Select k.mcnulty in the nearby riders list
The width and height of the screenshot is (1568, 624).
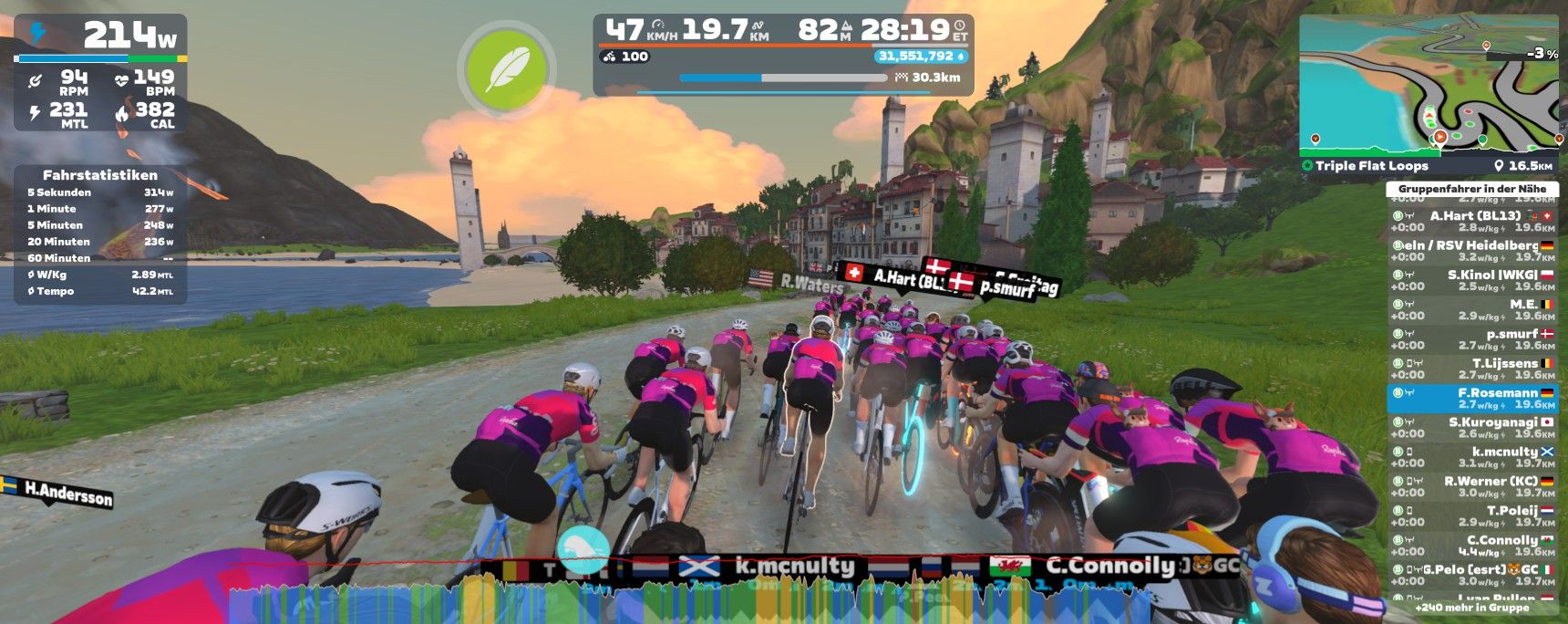tap(1472, 457)
